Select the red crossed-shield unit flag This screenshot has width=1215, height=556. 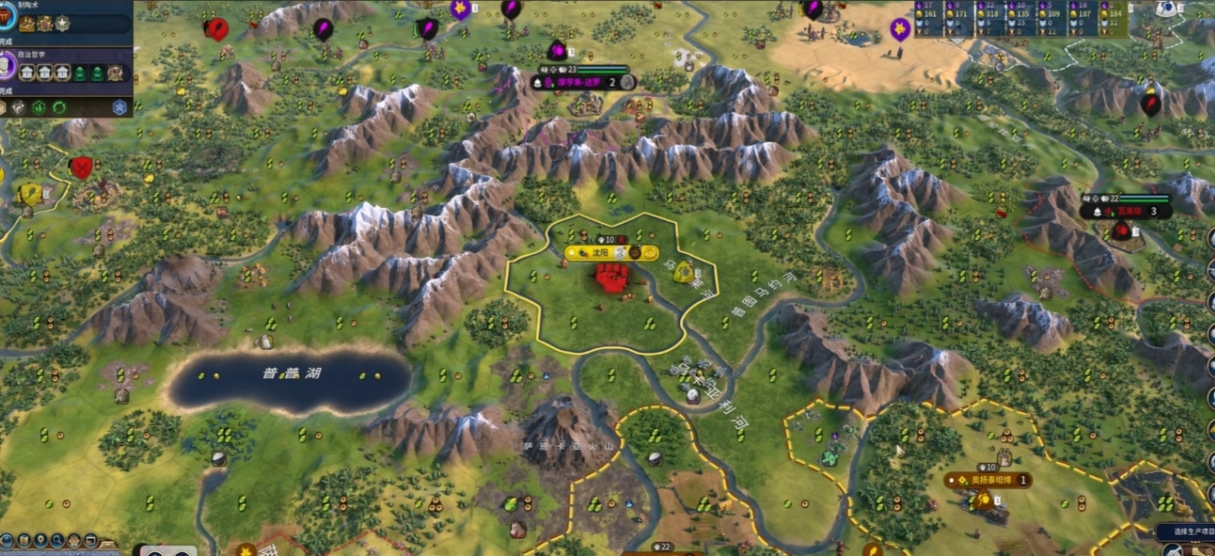[x=81, y=167]
